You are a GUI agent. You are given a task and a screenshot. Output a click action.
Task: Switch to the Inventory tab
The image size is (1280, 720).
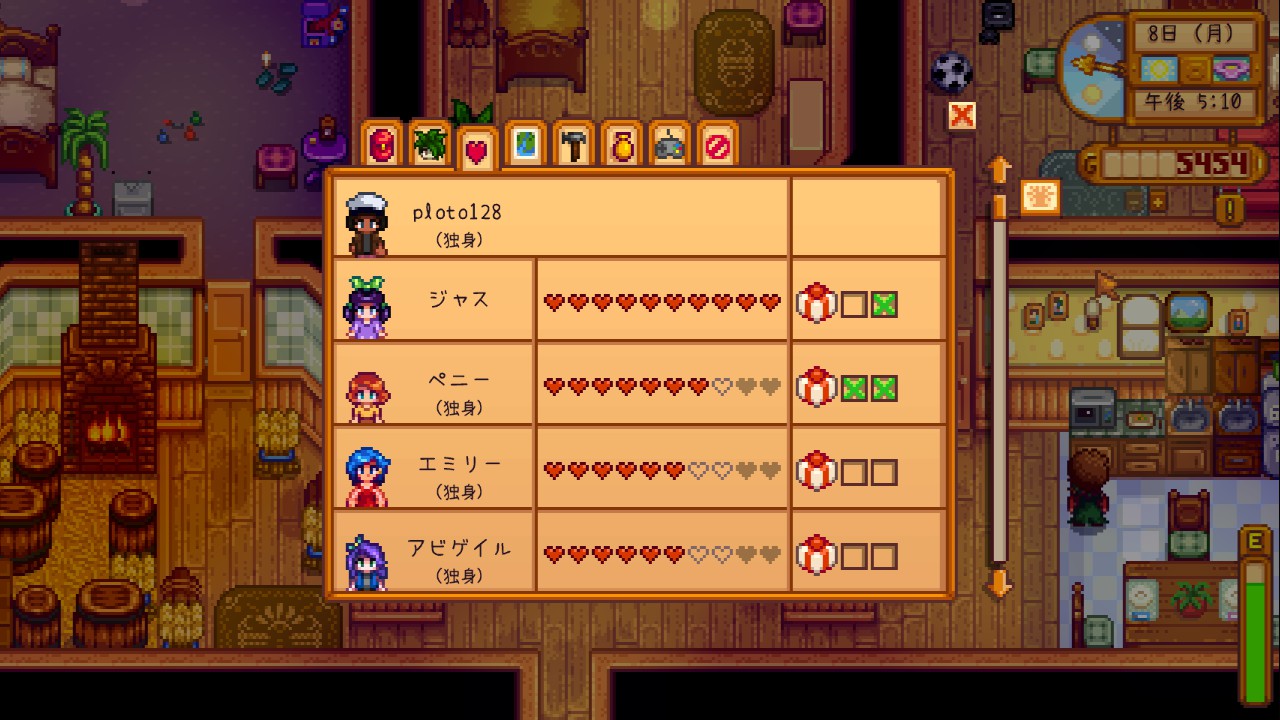(381, 148)
